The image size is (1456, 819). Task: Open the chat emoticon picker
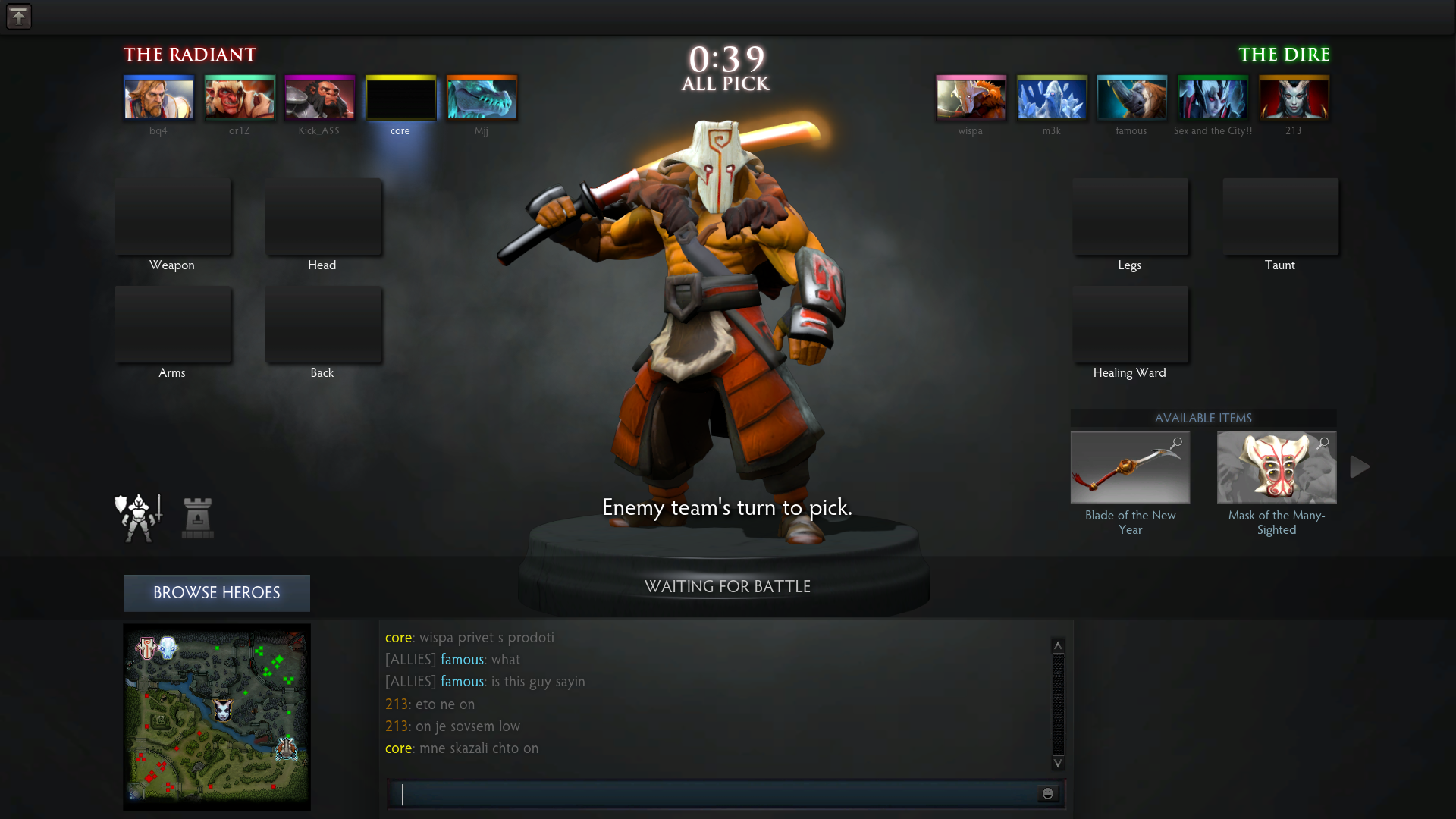[x=1048, y=794]
